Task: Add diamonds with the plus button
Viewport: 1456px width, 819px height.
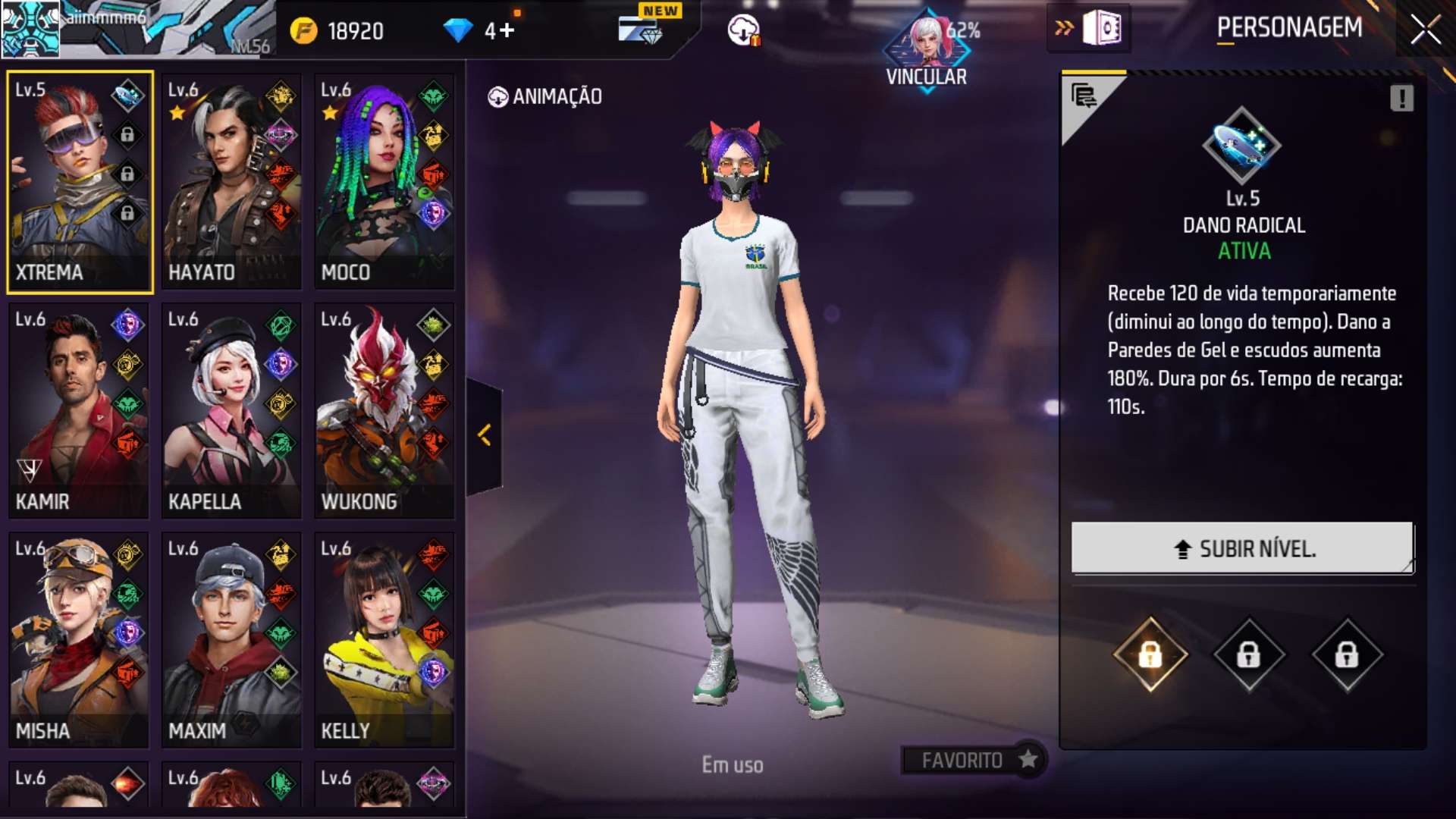Action: click(506, 30)
